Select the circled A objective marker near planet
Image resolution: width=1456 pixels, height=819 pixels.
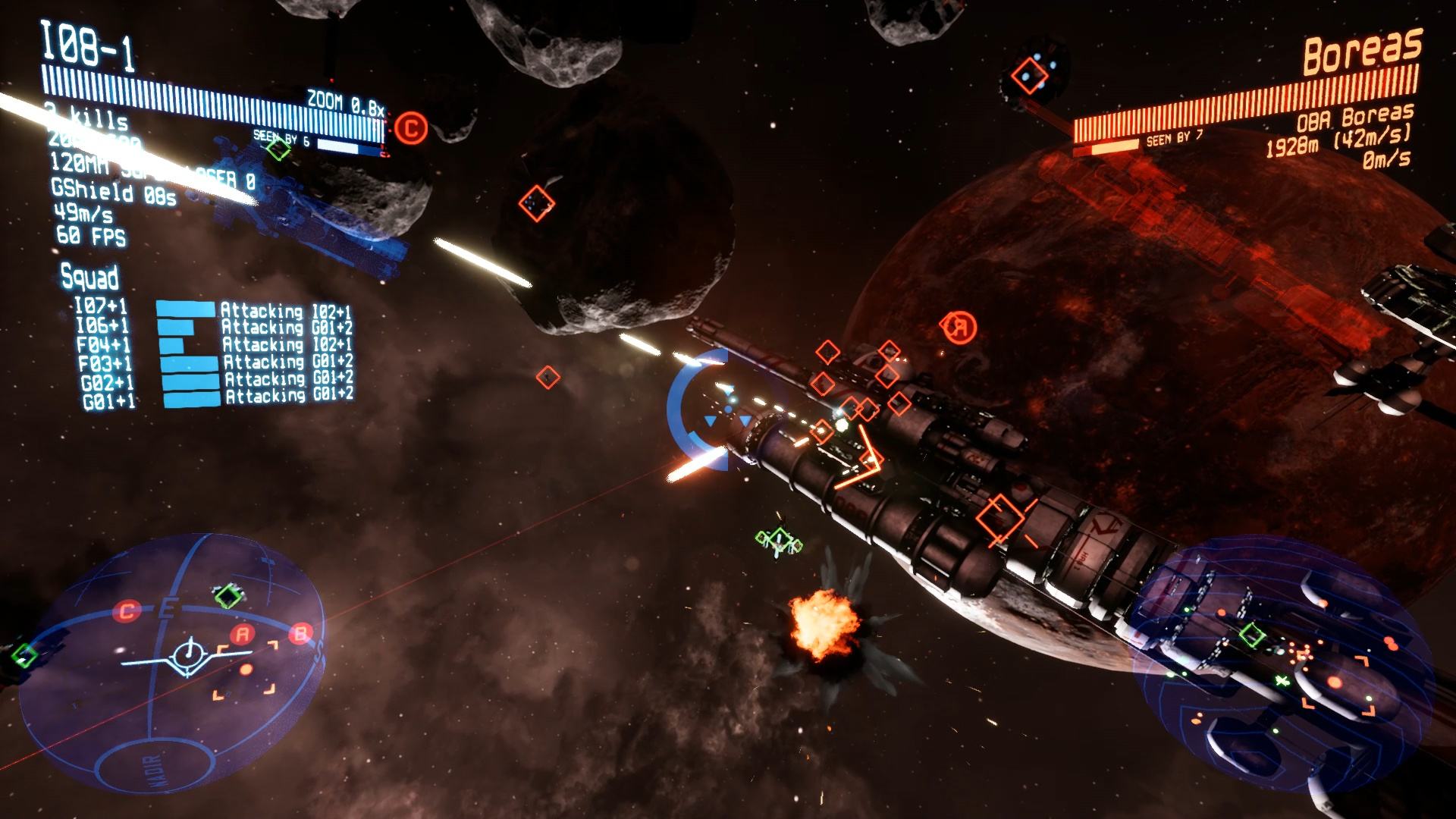pyautogui.click(x=960, y=328)
